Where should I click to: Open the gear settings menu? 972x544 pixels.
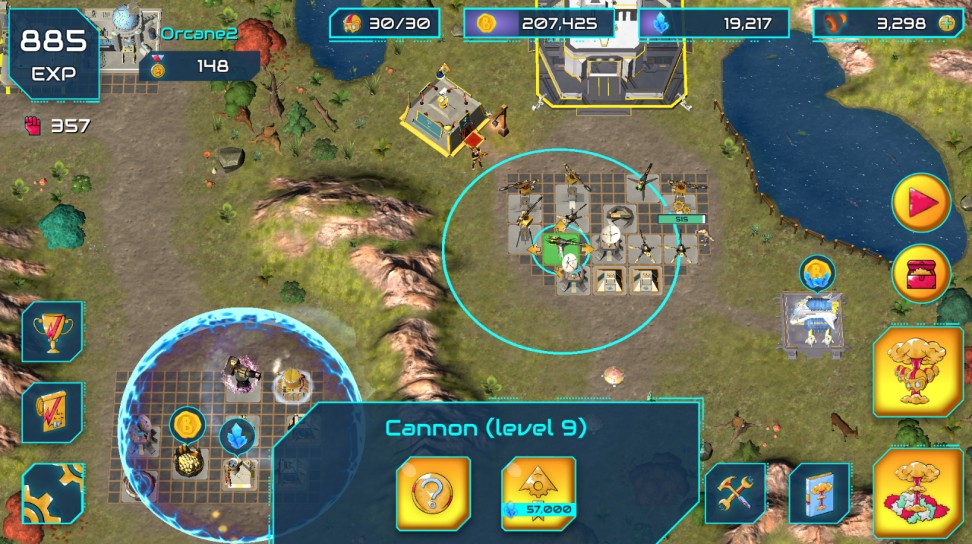pos(50,496)
